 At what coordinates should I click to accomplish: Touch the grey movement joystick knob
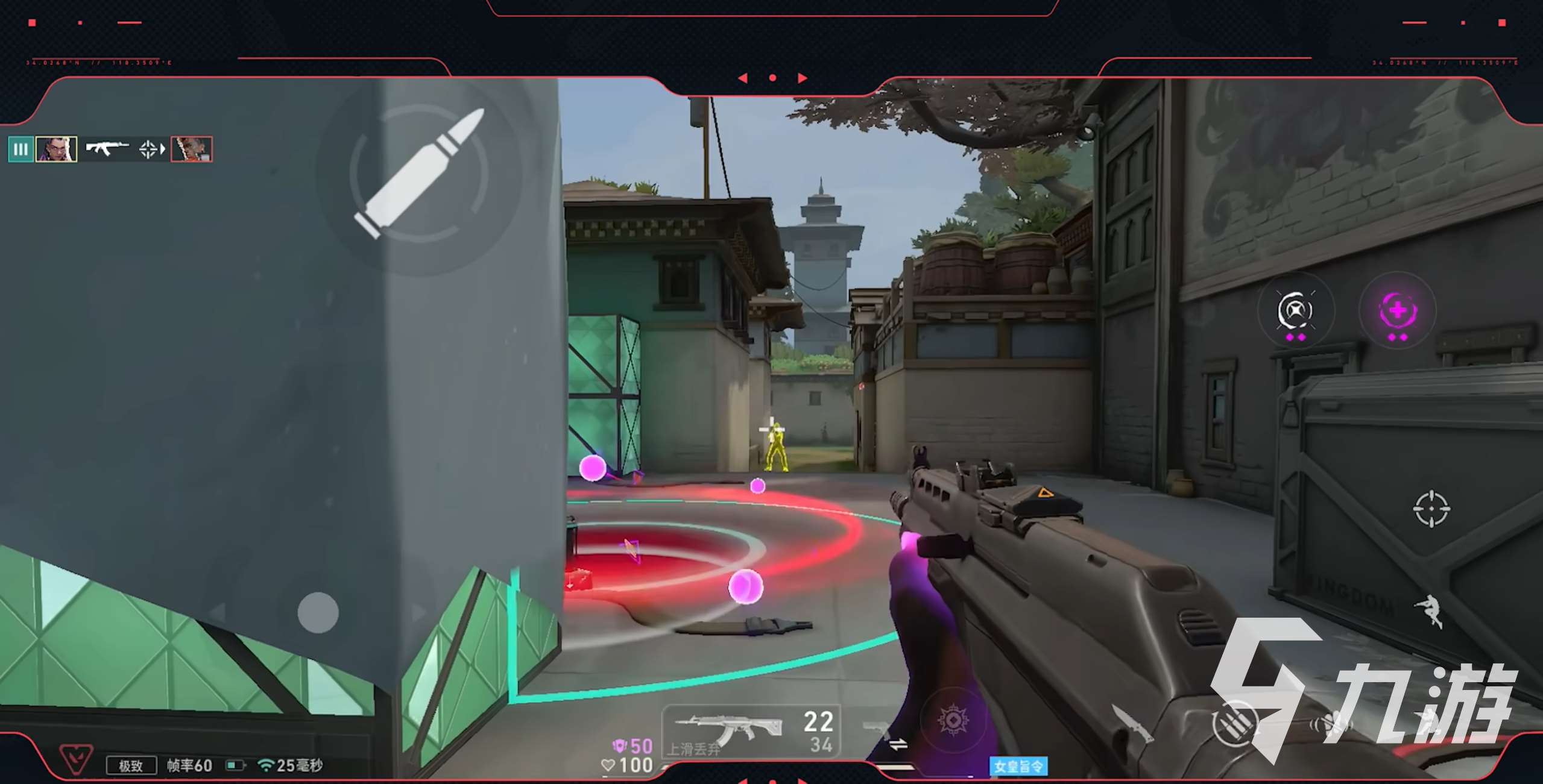(318, 612)
